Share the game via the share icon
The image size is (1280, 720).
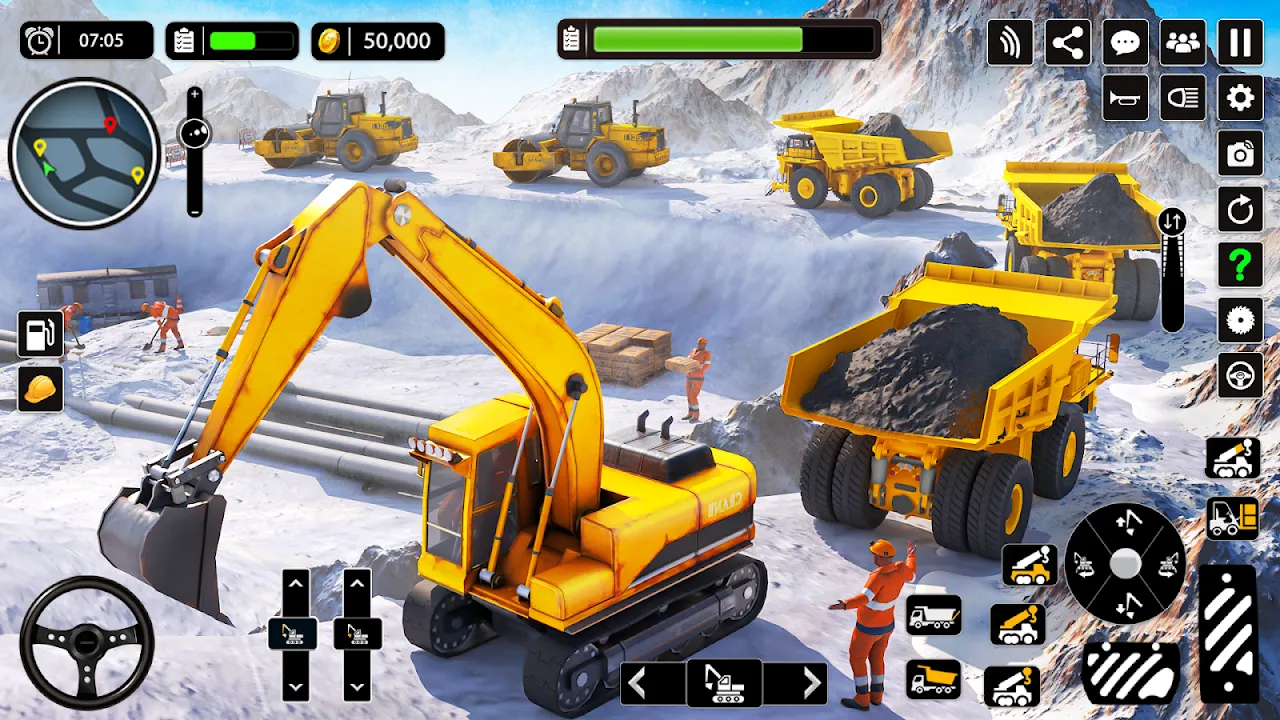(1066, 41)
